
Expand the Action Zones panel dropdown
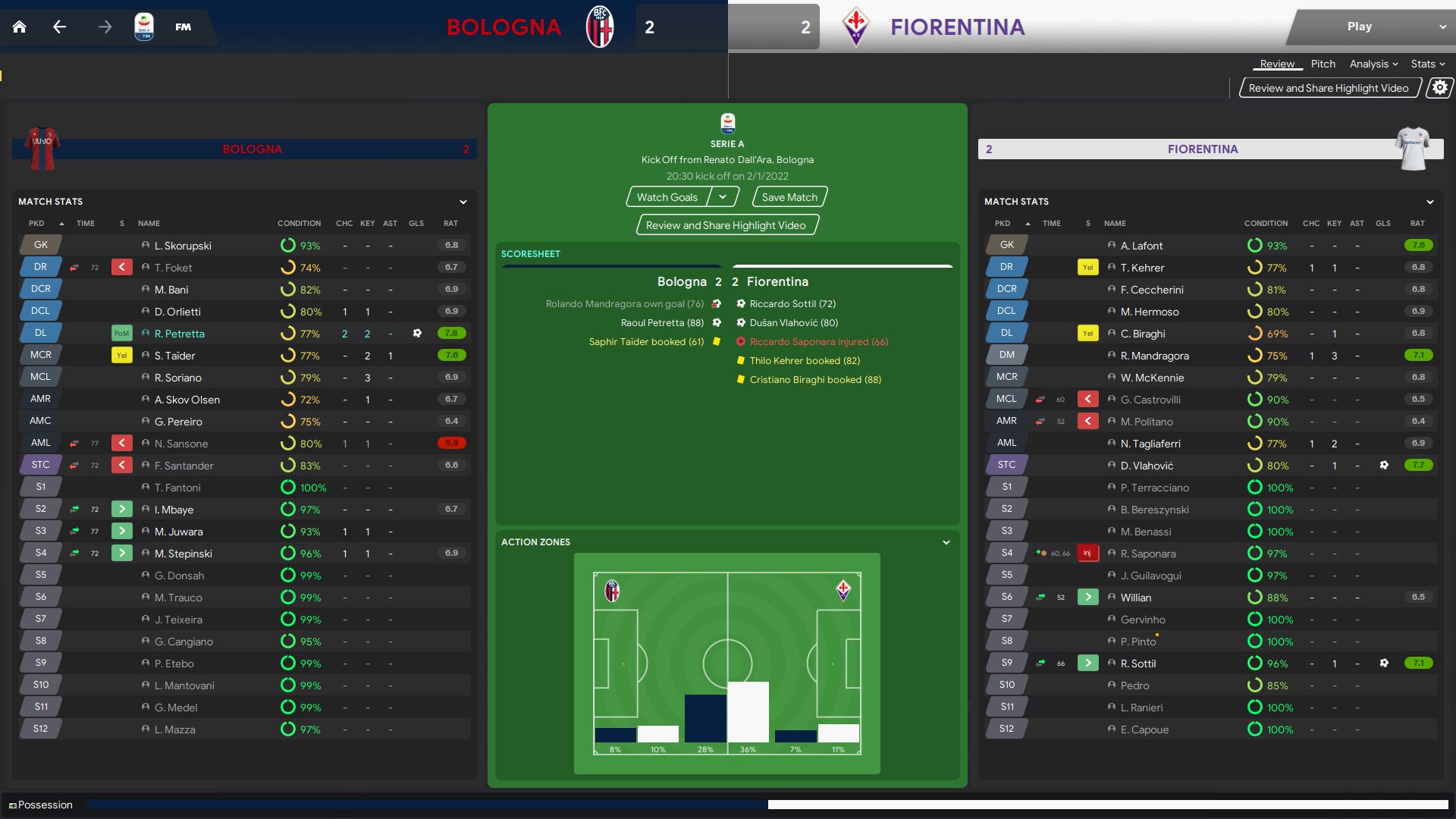coord(946,542)
